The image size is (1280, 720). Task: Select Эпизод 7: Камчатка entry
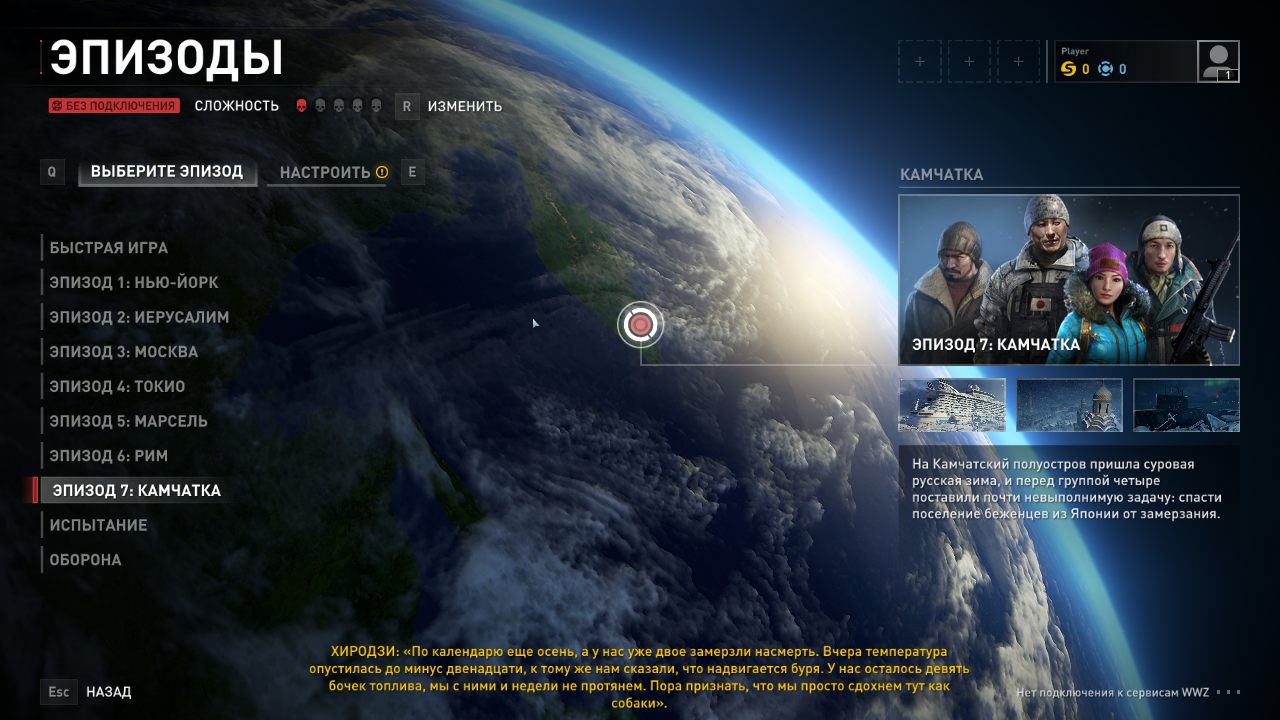tap(137, 490)
